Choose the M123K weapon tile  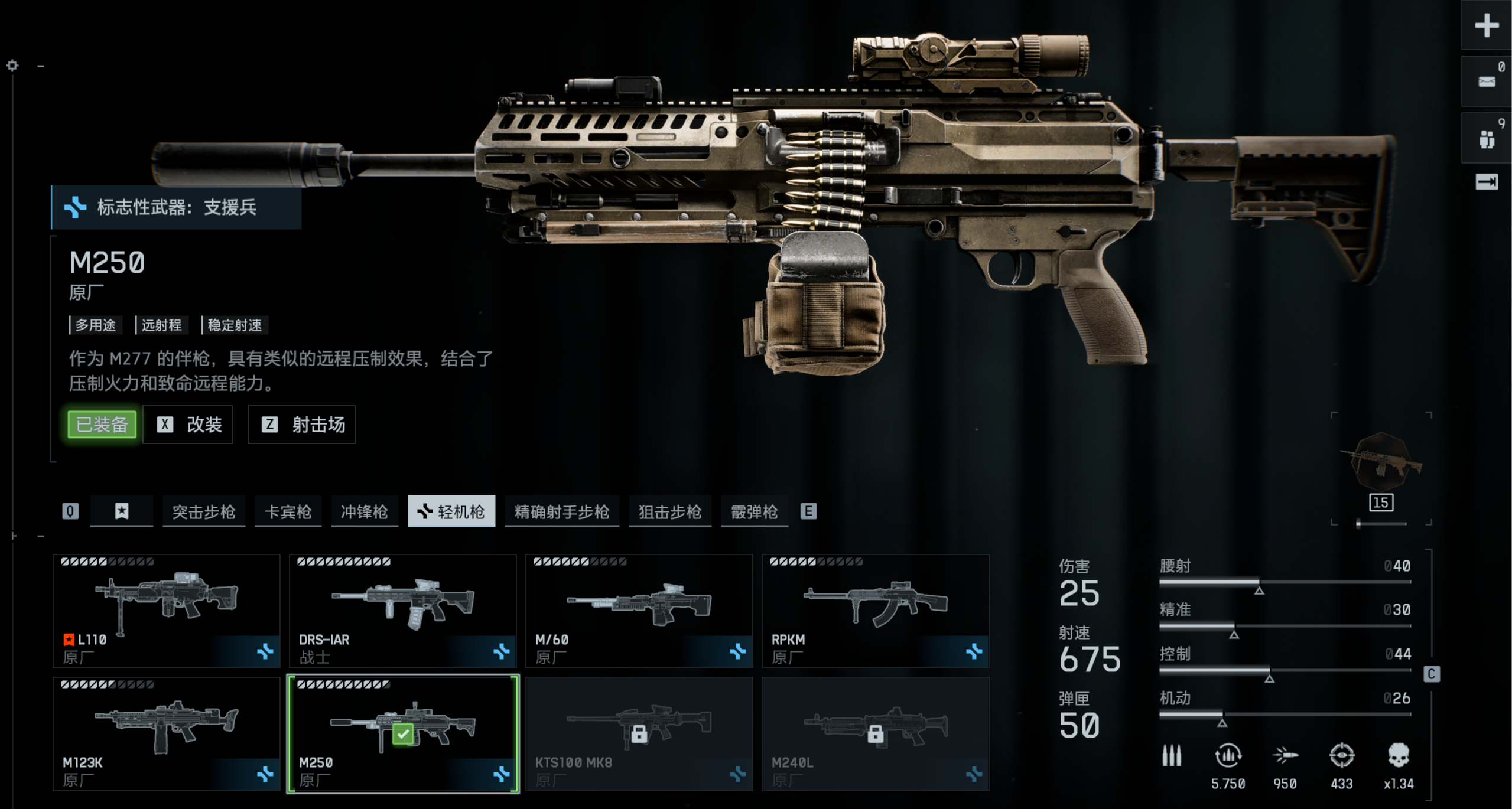pos(167,733)
